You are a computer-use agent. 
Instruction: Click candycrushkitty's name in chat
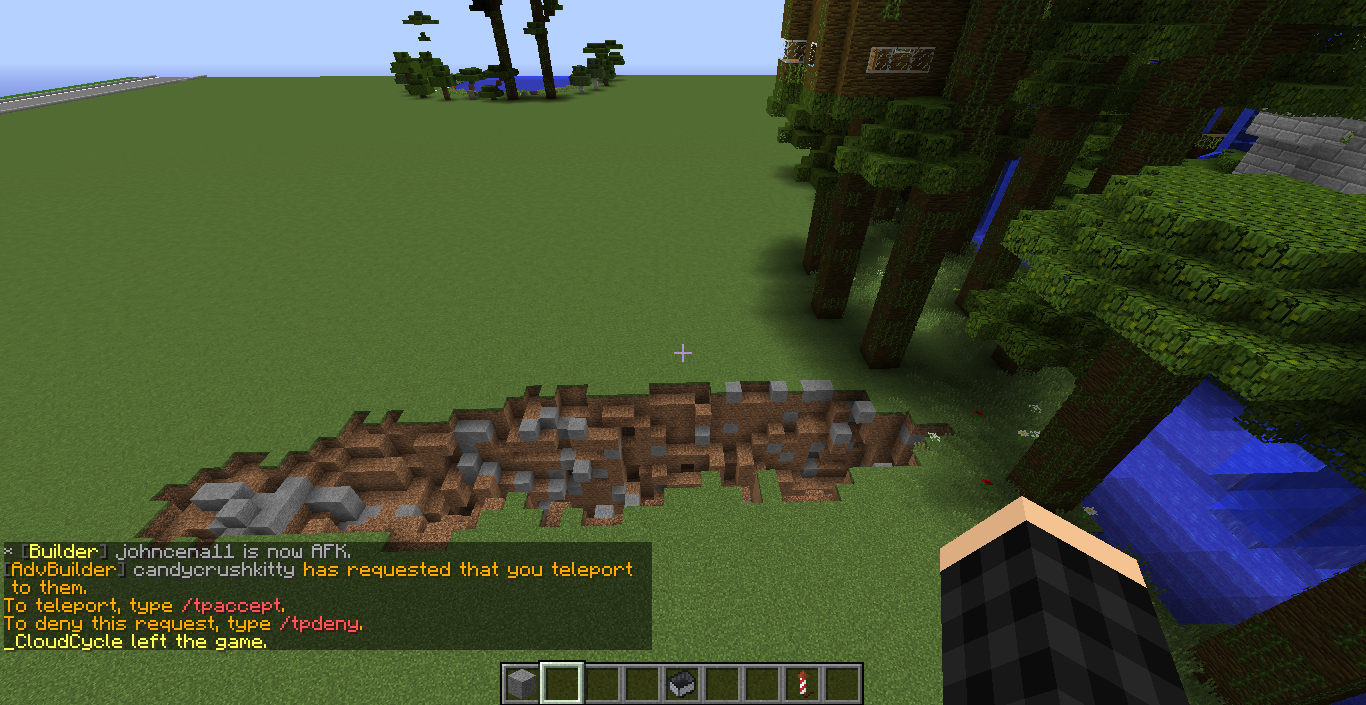coord(215,570)
